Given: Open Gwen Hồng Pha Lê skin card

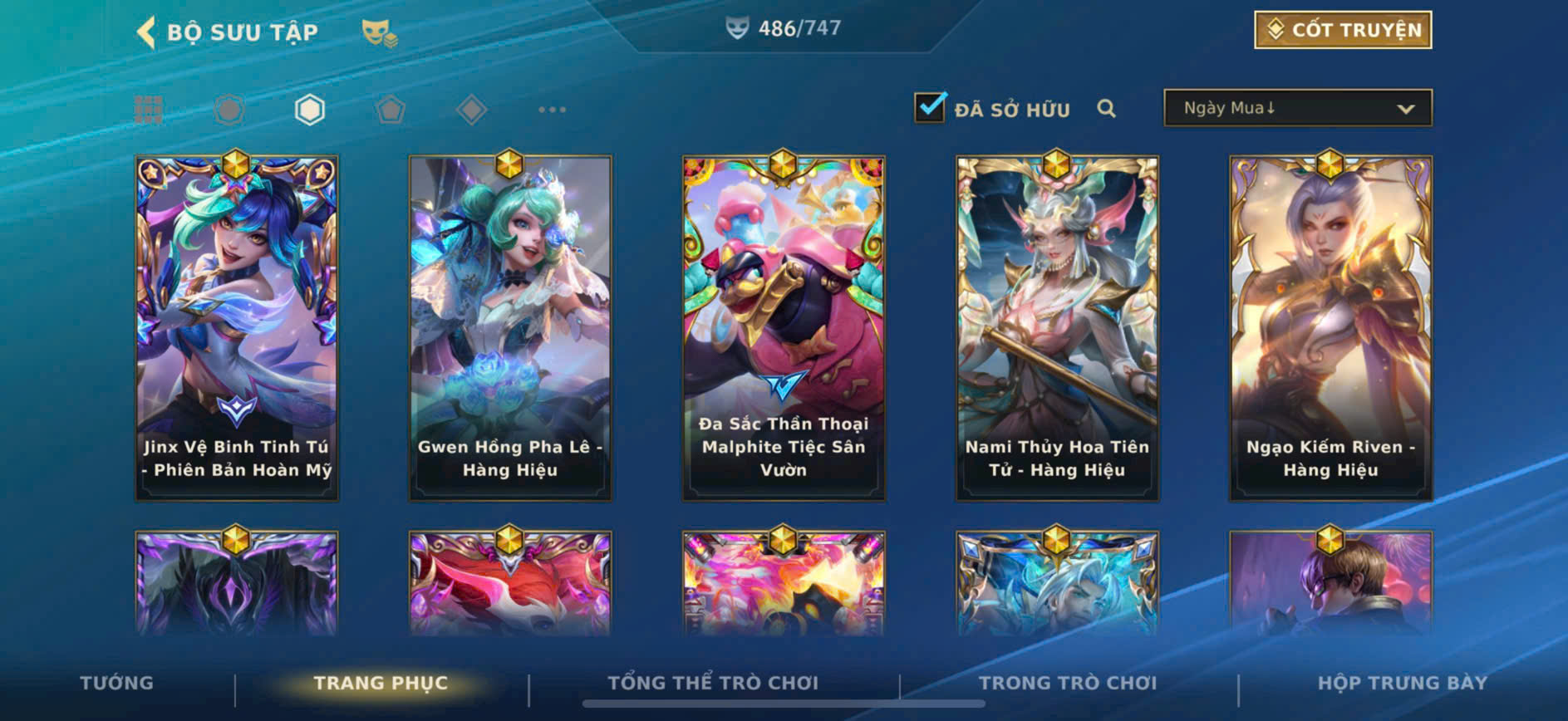Looking at the screenshot, I should point(510,327).
